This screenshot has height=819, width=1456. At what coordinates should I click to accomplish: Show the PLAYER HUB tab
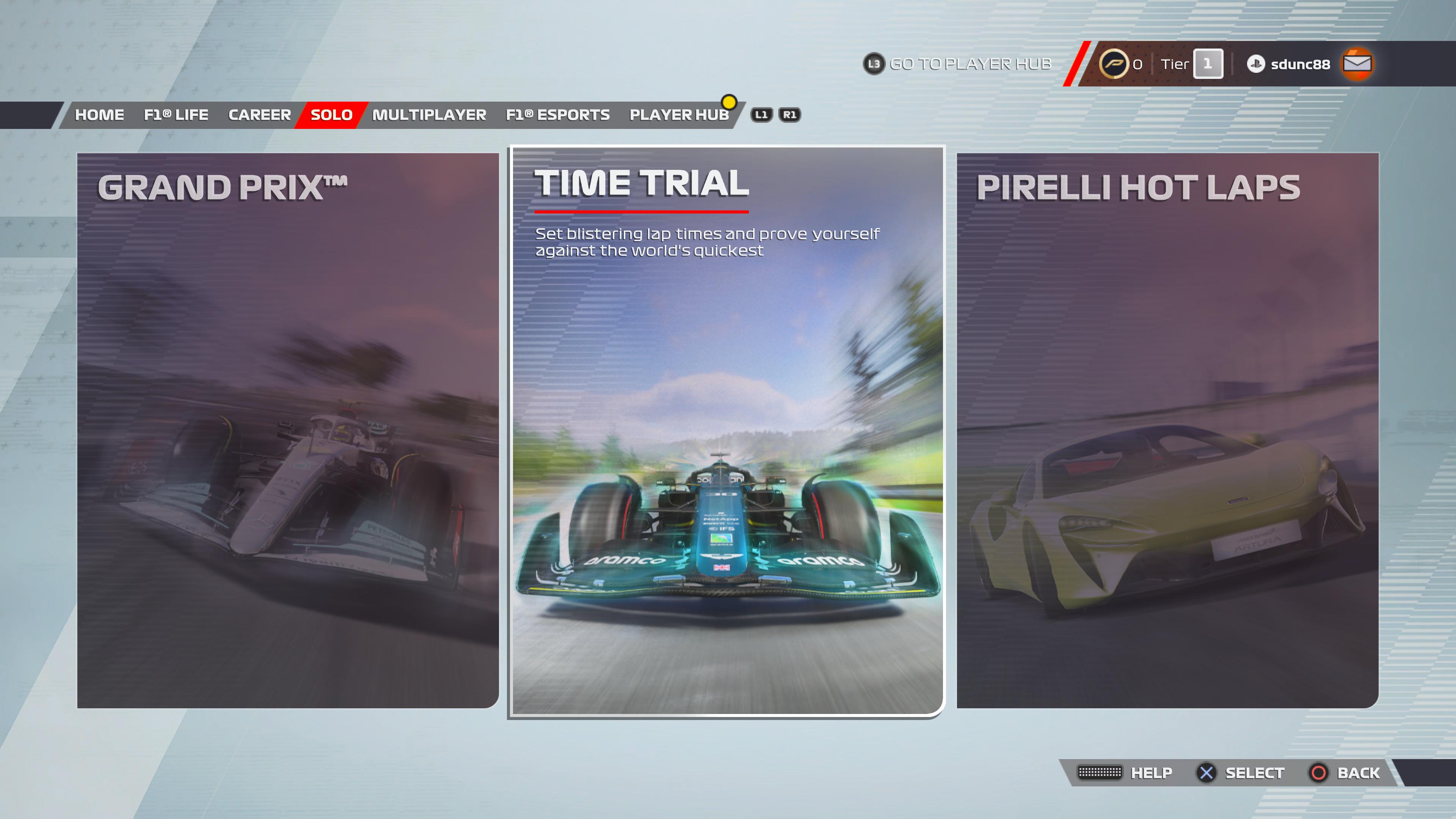[679, 115]
